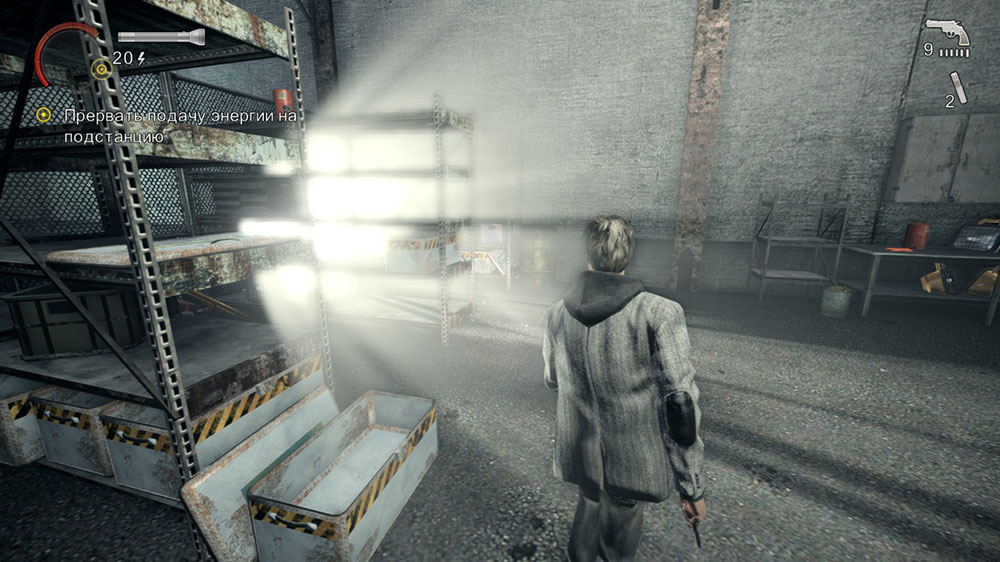The height and width of the screenshot is (562, 1000).
Task: Click the yellow objective marker icon
Action: pyautogui.click(x=44, y=116)
